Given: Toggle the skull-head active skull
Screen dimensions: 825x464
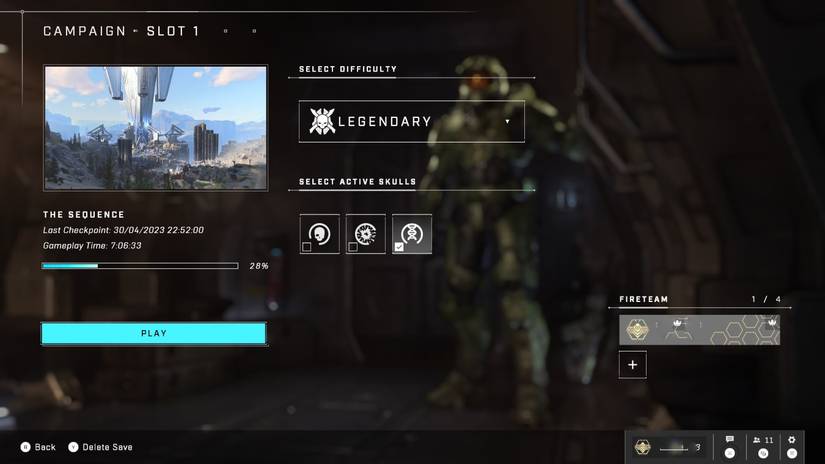Looking at the screenshot, I should point(319,234).
